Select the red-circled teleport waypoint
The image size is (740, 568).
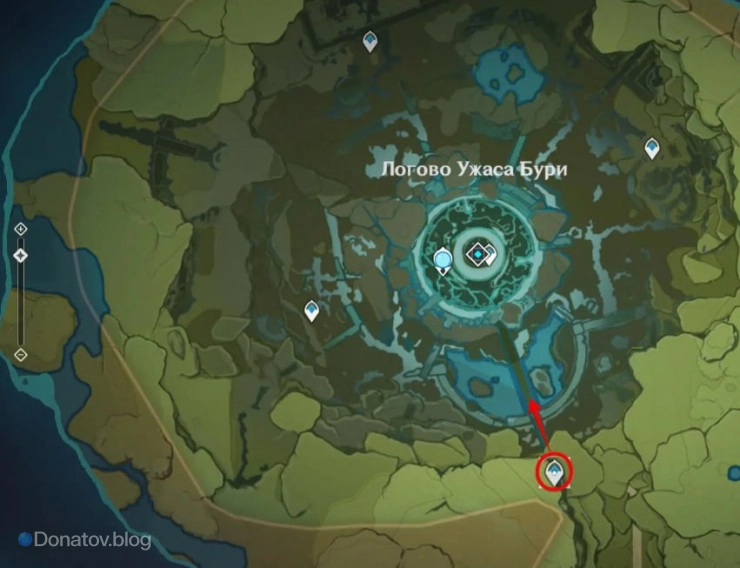coord(553,468)
